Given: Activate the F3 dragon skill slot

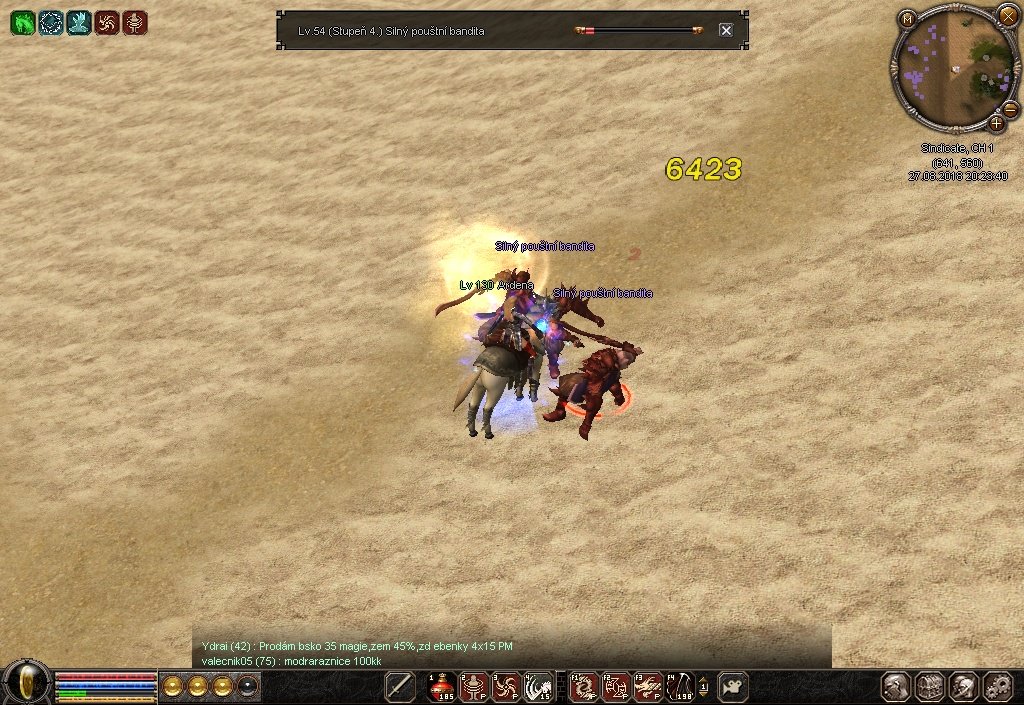Looking at the screenshot, I should pos(648,687).
